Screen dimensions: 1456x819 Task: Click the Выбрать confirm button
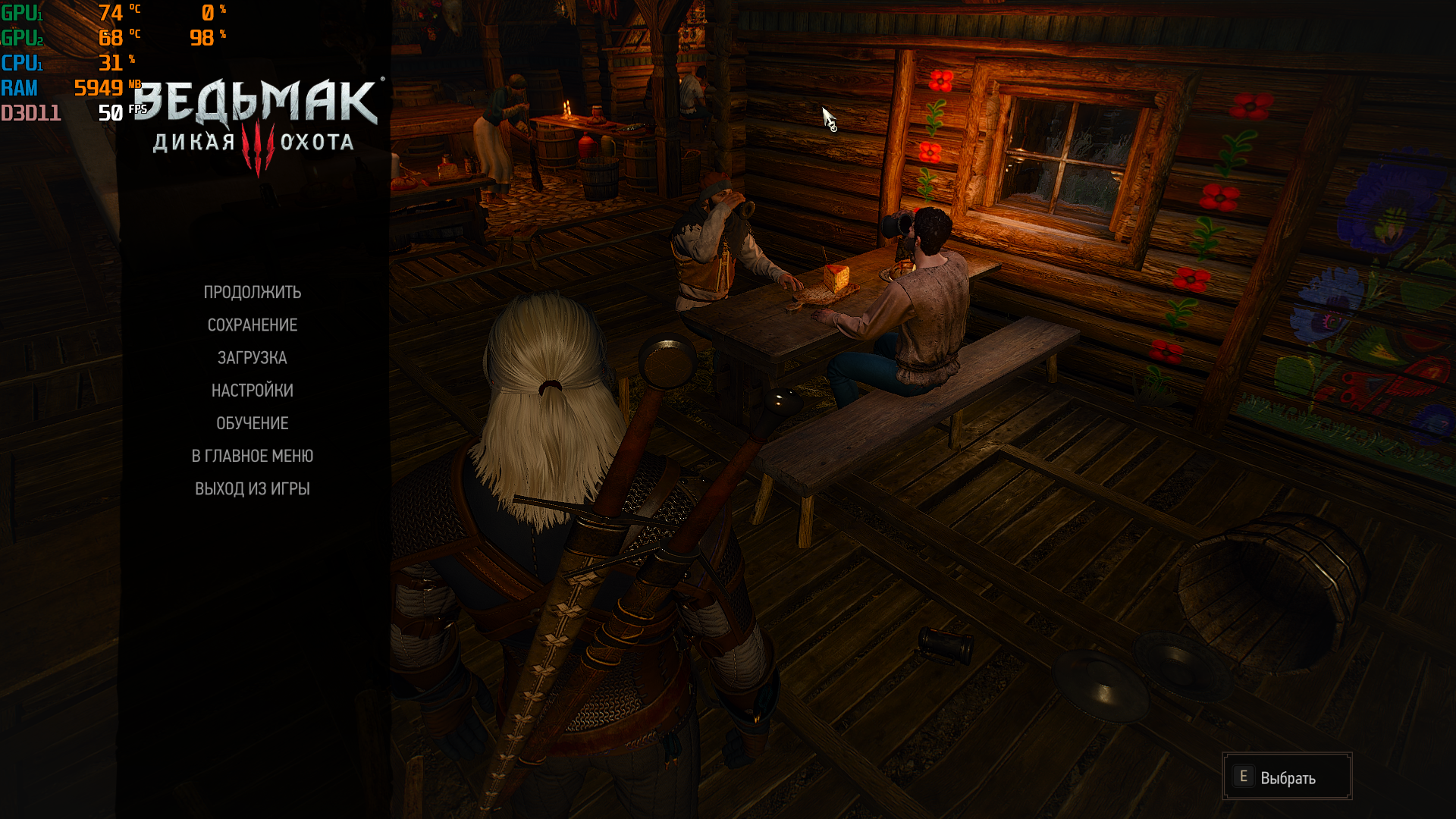pos(1286,777)
